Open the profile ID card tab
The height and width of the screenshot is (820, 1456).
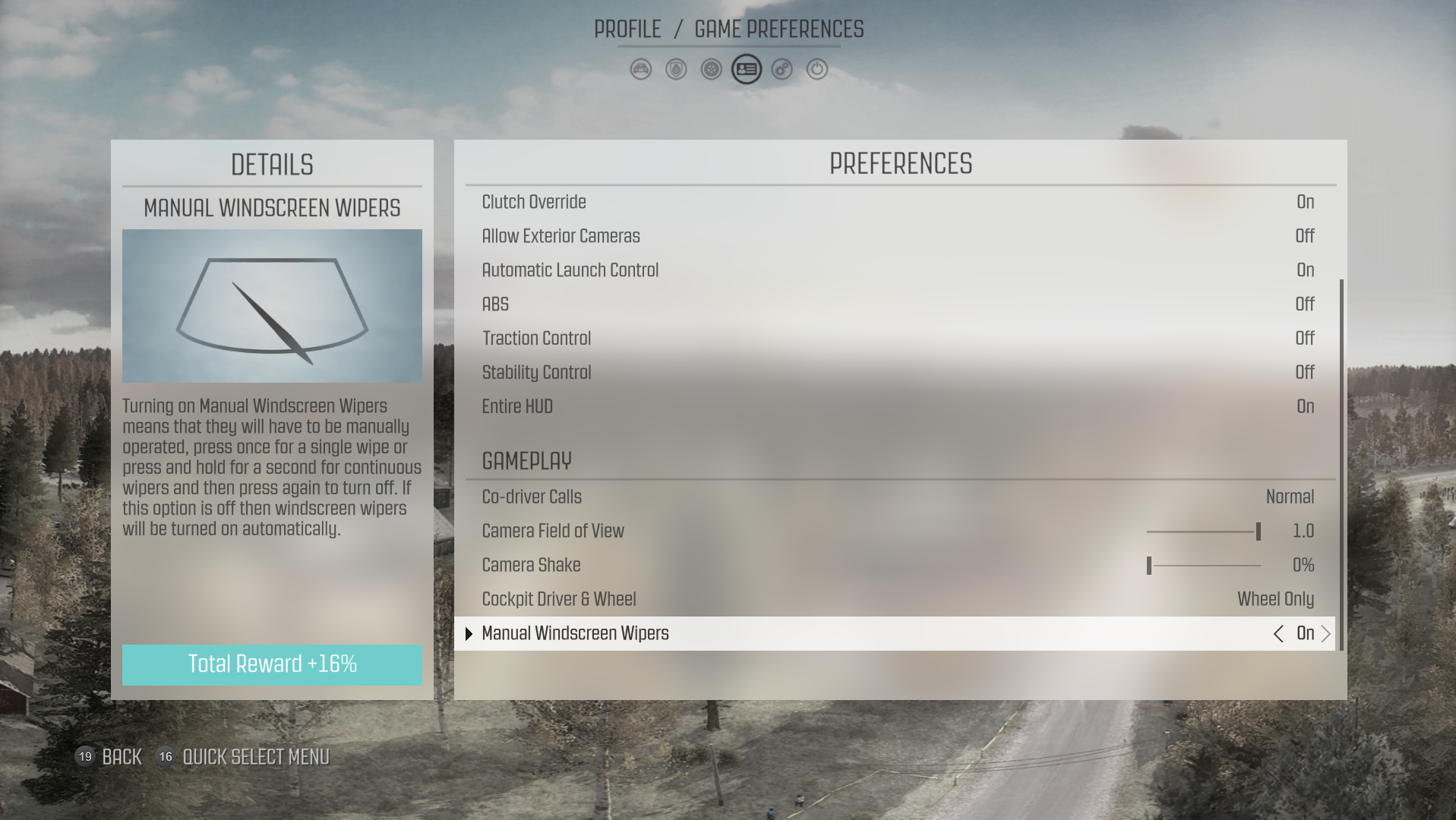pos(747,70)
